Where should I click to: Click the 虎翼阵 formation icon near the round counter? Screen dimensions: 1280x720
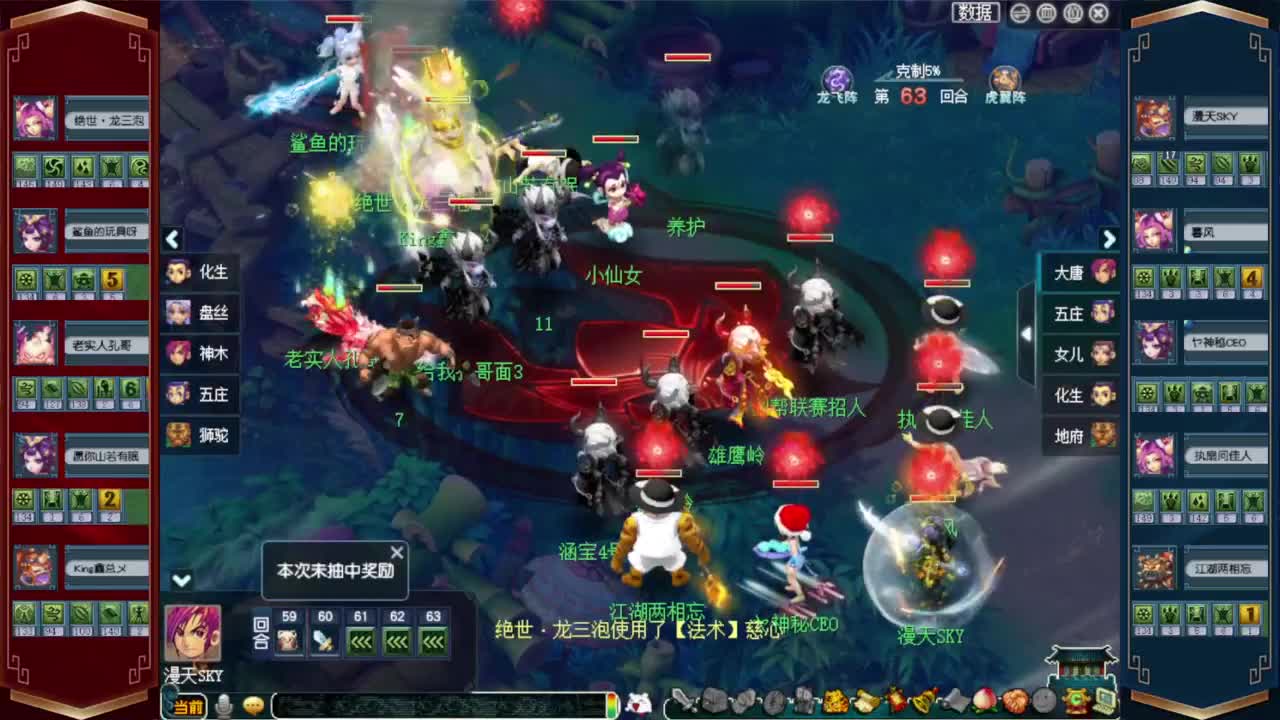(1003, 77)
